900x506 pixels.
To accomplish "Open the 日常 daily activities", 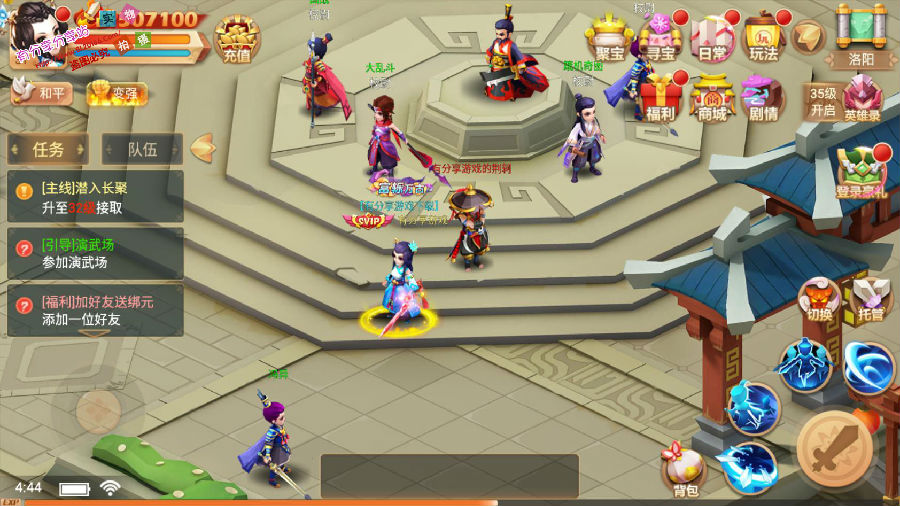I will click(713, 38).
